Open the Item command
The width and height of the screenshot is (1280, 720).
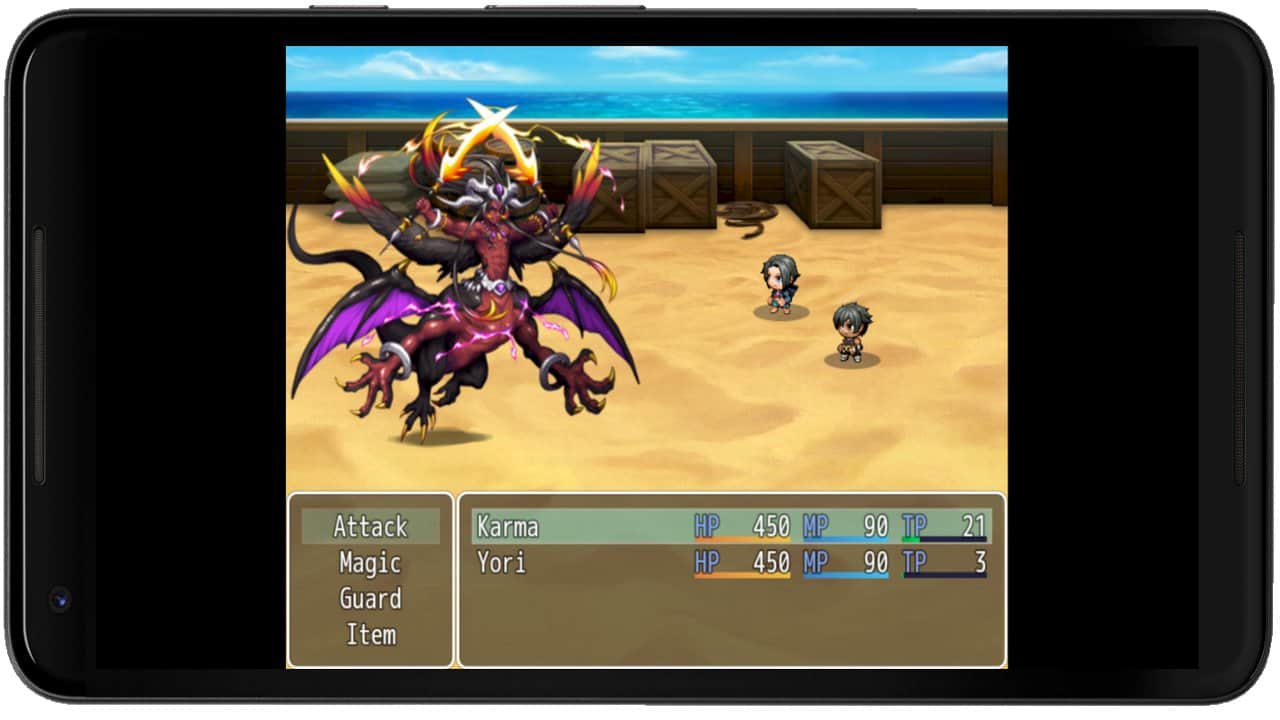pyautogui.click(x=370, y=635)
